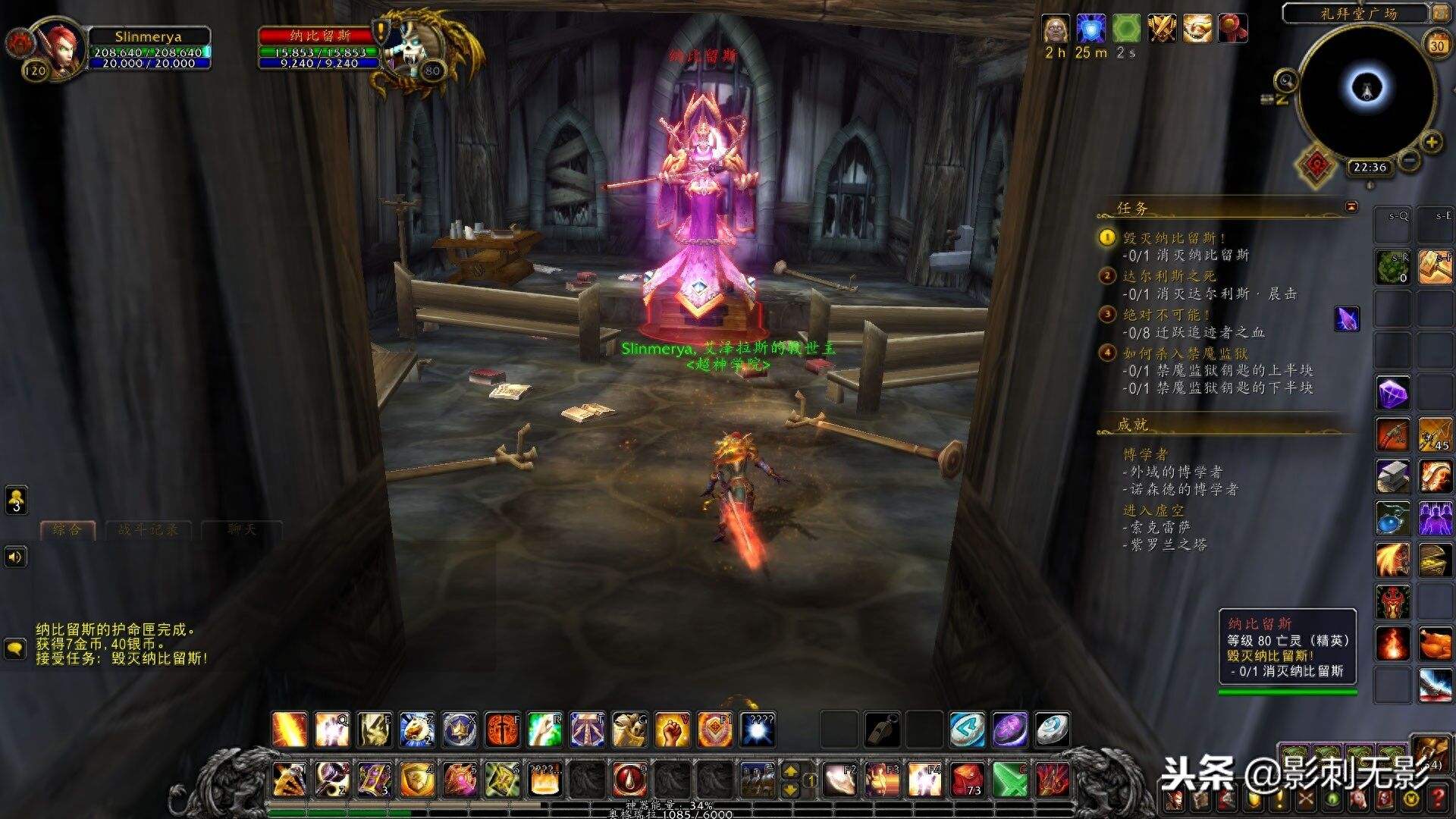Switch to the 战斗记录 chat tab
Viewport: 1456px width, 819px height.
coord(149,530)
